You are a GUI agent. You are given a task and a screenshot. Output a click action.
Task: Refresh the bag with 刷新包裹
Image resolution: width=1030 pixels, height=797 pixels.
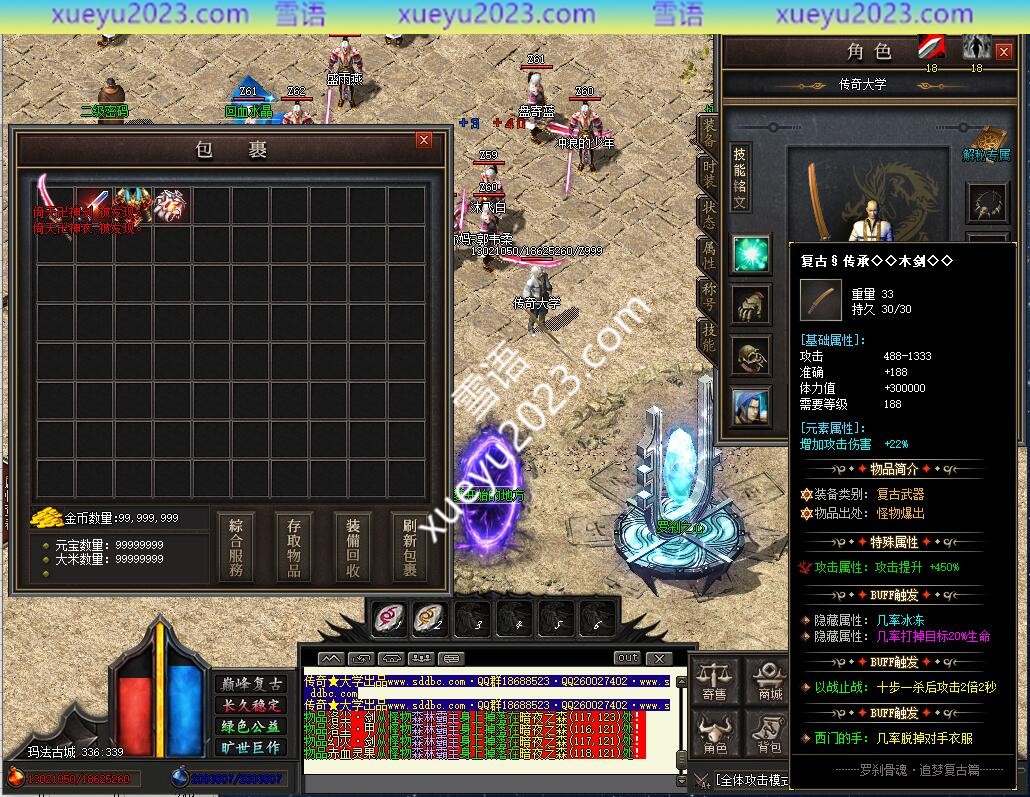410,546
